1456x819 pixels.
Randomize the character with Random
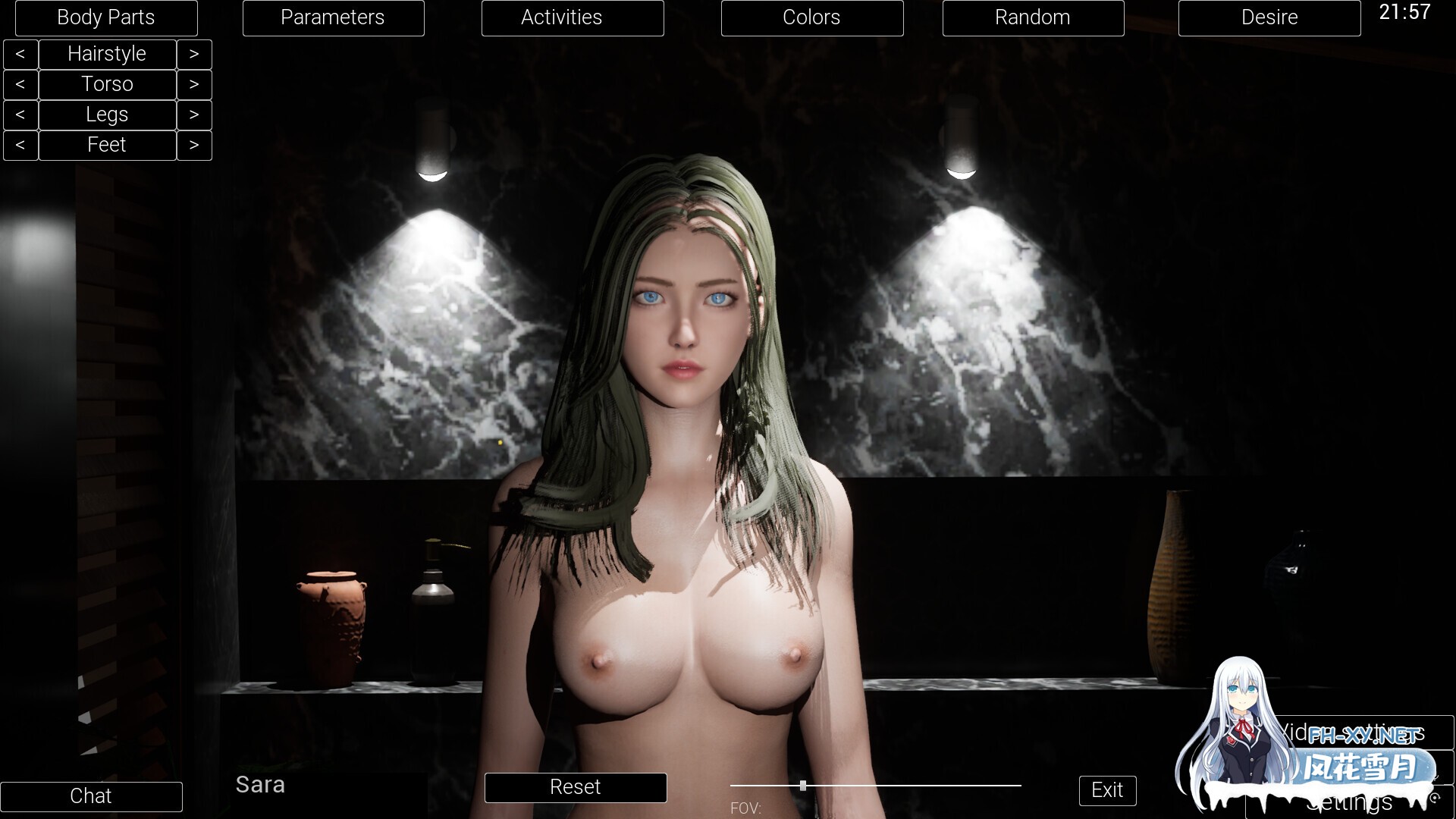point(1033,17)
